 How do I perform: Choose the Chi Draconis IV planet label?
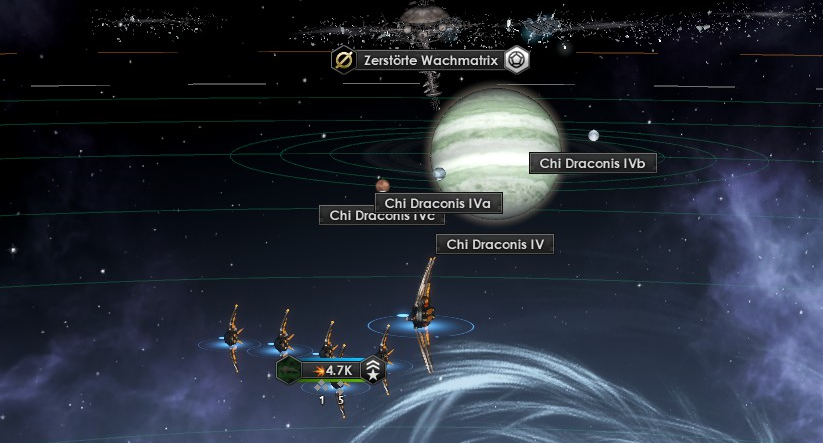tap(494, 244)
